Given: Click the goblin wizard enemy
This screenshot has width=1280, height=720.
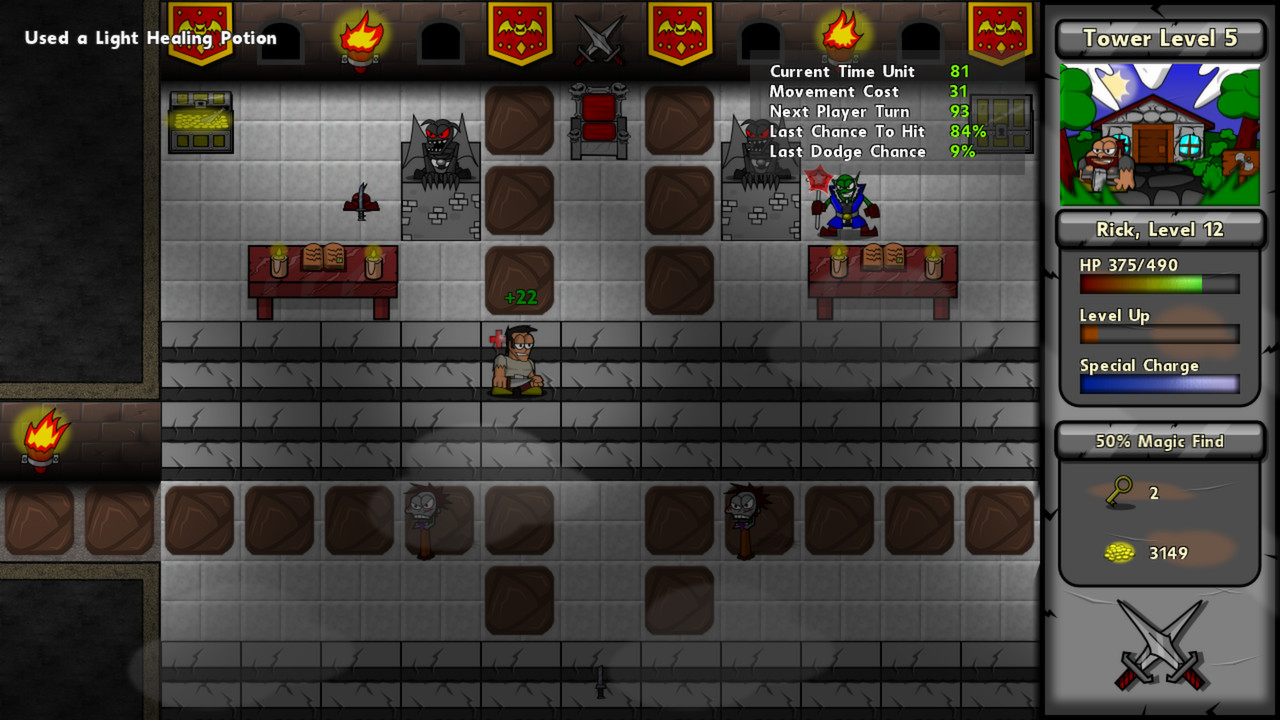Looking at the screenshot, I should (x=845, y=205).
